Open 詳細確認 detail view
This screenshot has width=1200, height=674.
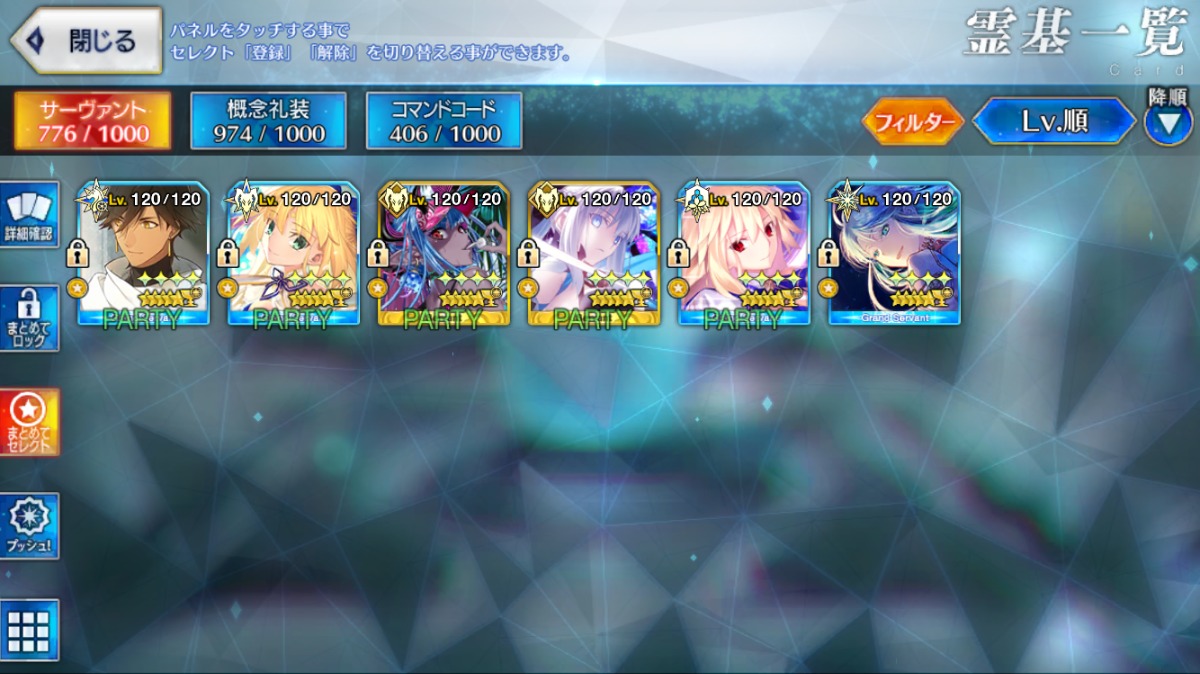(30, 214)
